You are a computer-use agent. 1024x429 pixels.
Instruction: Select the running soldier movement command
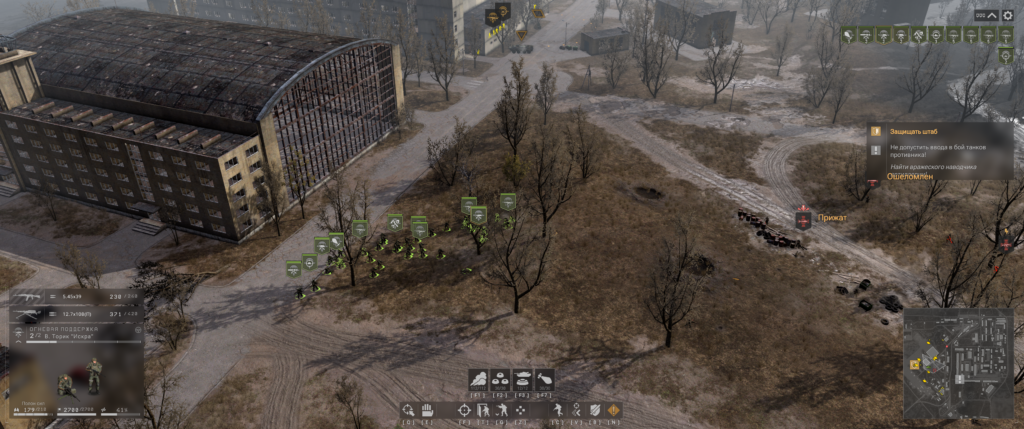(x=557, y=410)
